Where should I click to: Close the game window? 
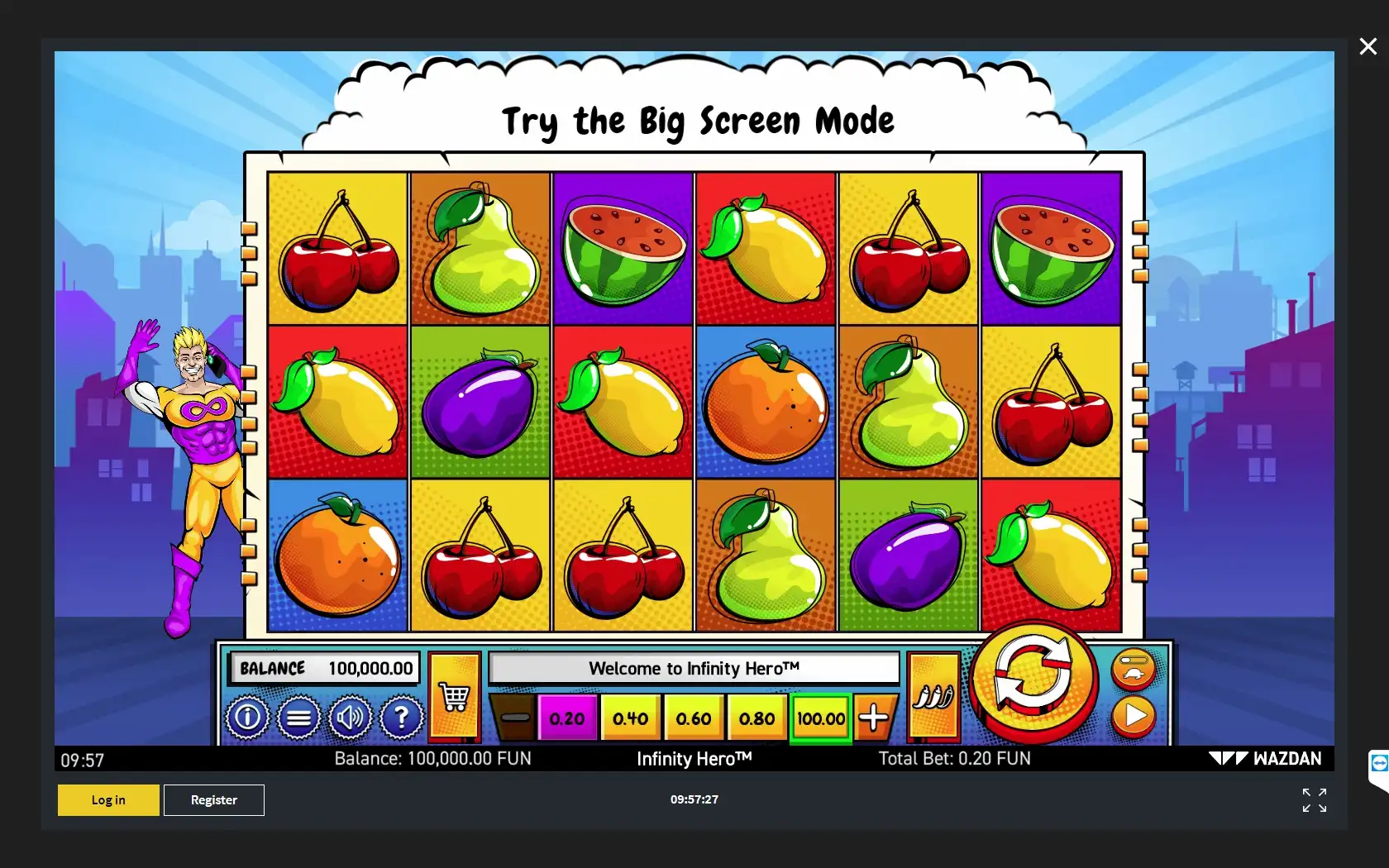point(1368,46)
